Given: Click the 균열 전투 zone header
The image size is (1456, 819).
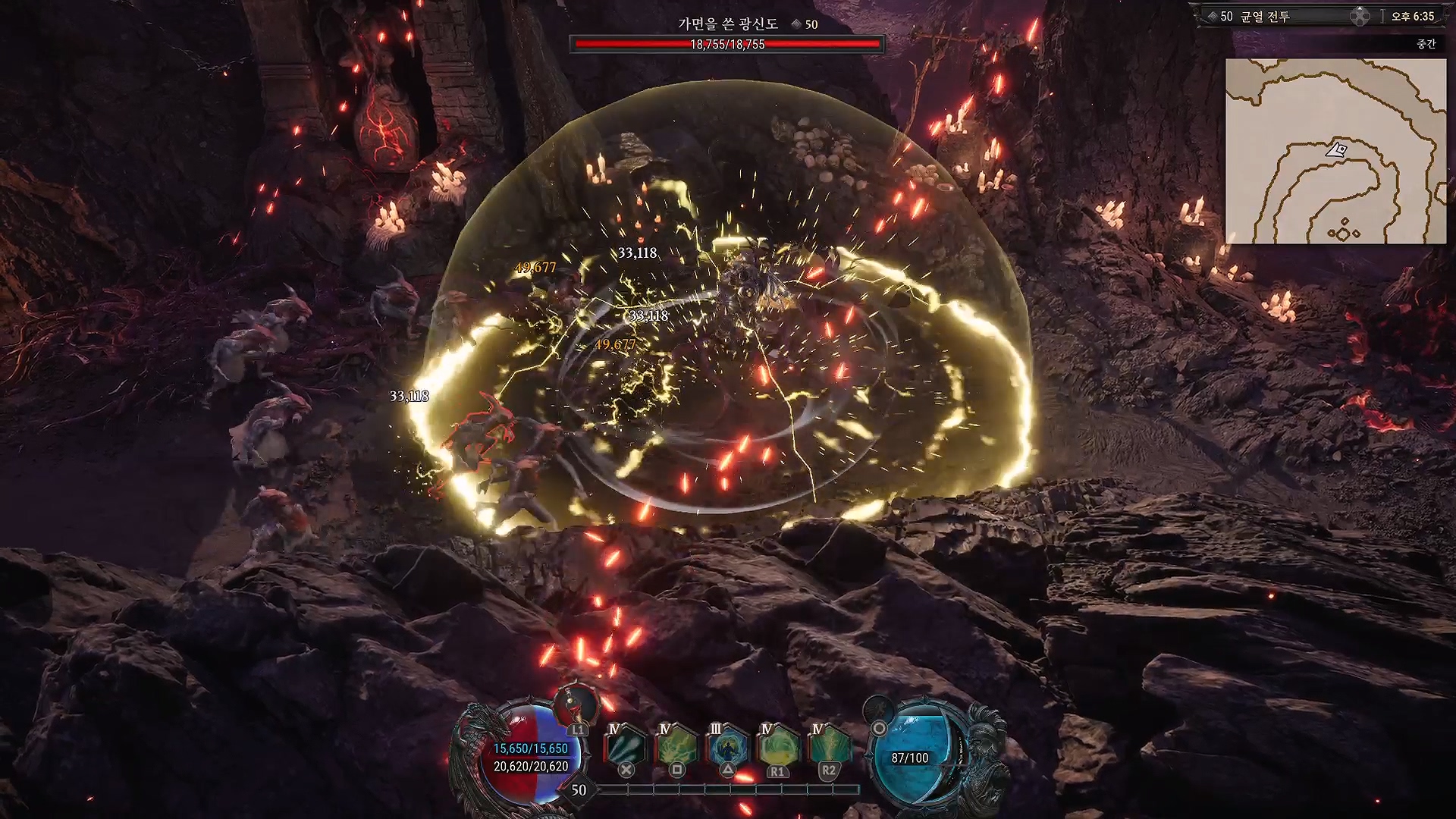Looking at the screenshot, I should click(x=1264, y=16).
